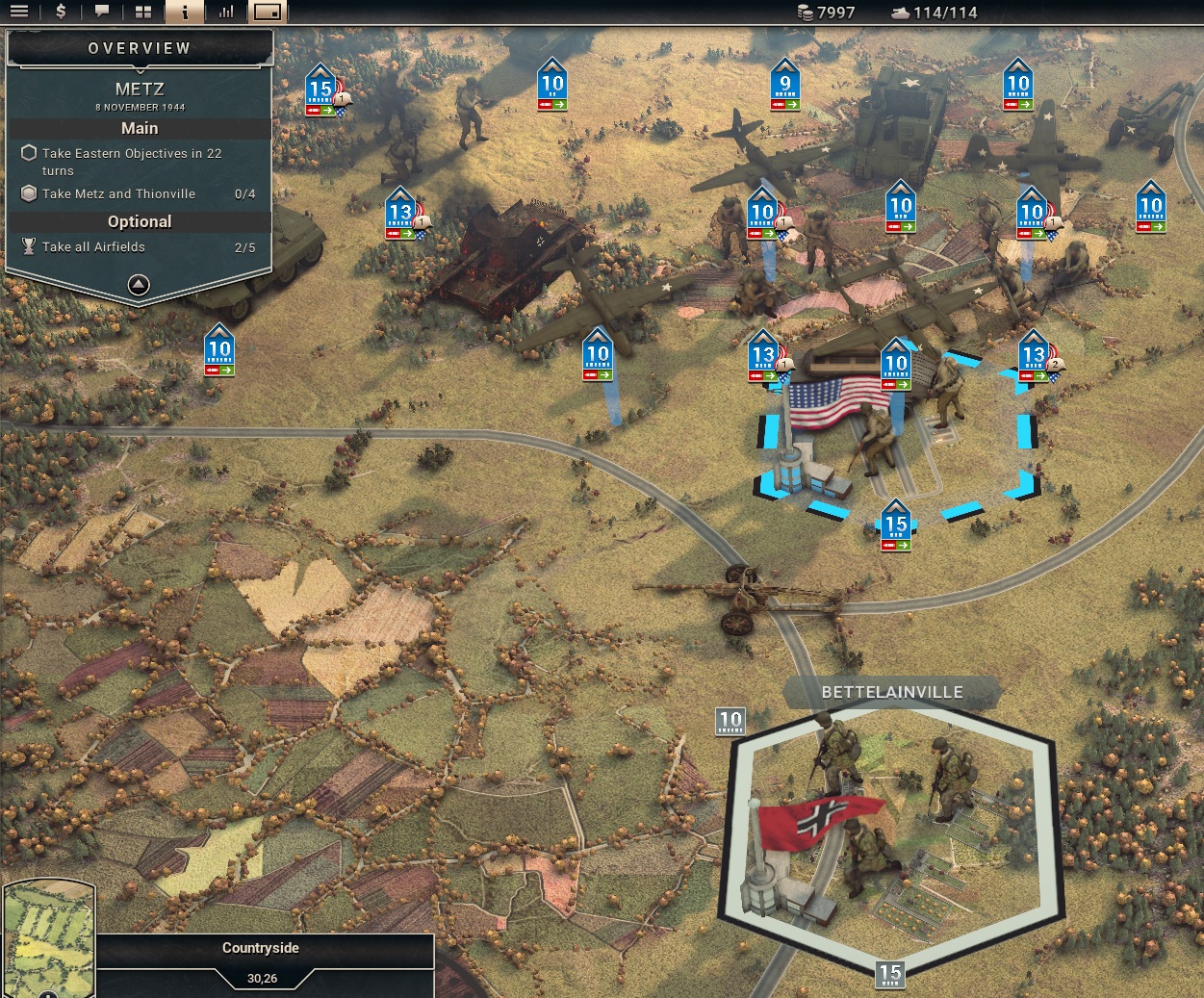Collapse the Overview panel with the up arrow
Screen dimensions: 1204x998
(x=139, y=285)
